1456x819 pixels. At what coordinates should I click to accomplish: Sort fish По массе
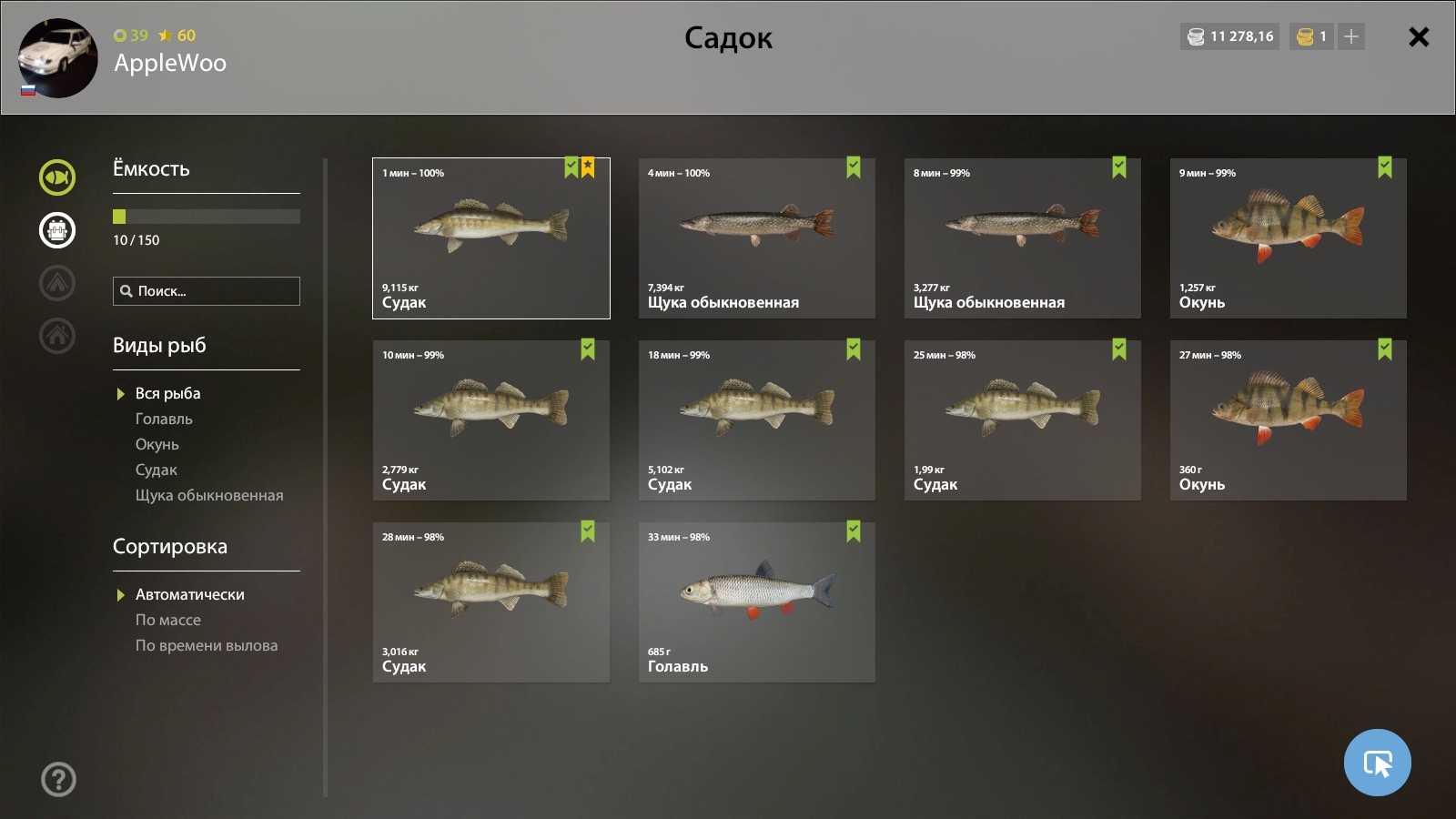click(x=168, y=621)
